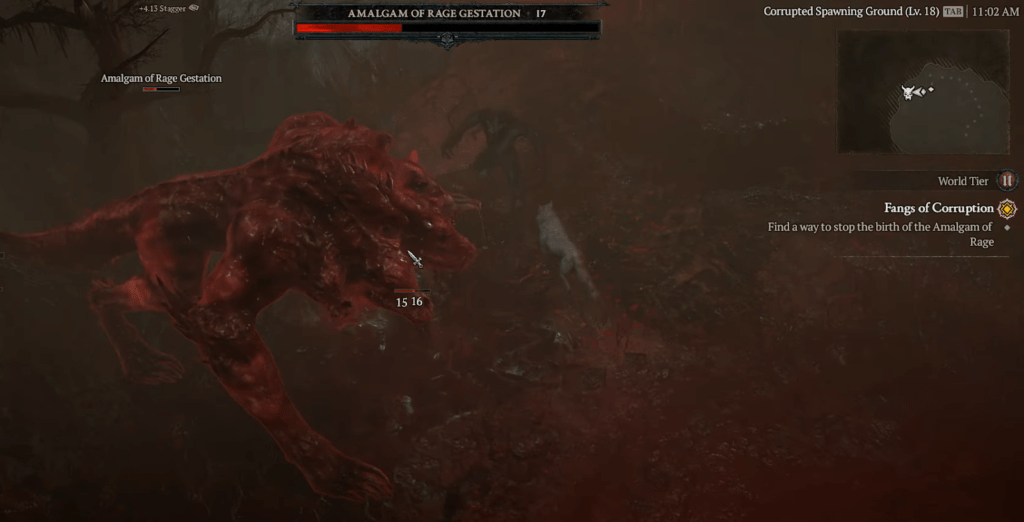The height and width of the screenshot is (522, 1024).
Task: Select the Fangs of Corruption quest title
Action: point(938,208)
